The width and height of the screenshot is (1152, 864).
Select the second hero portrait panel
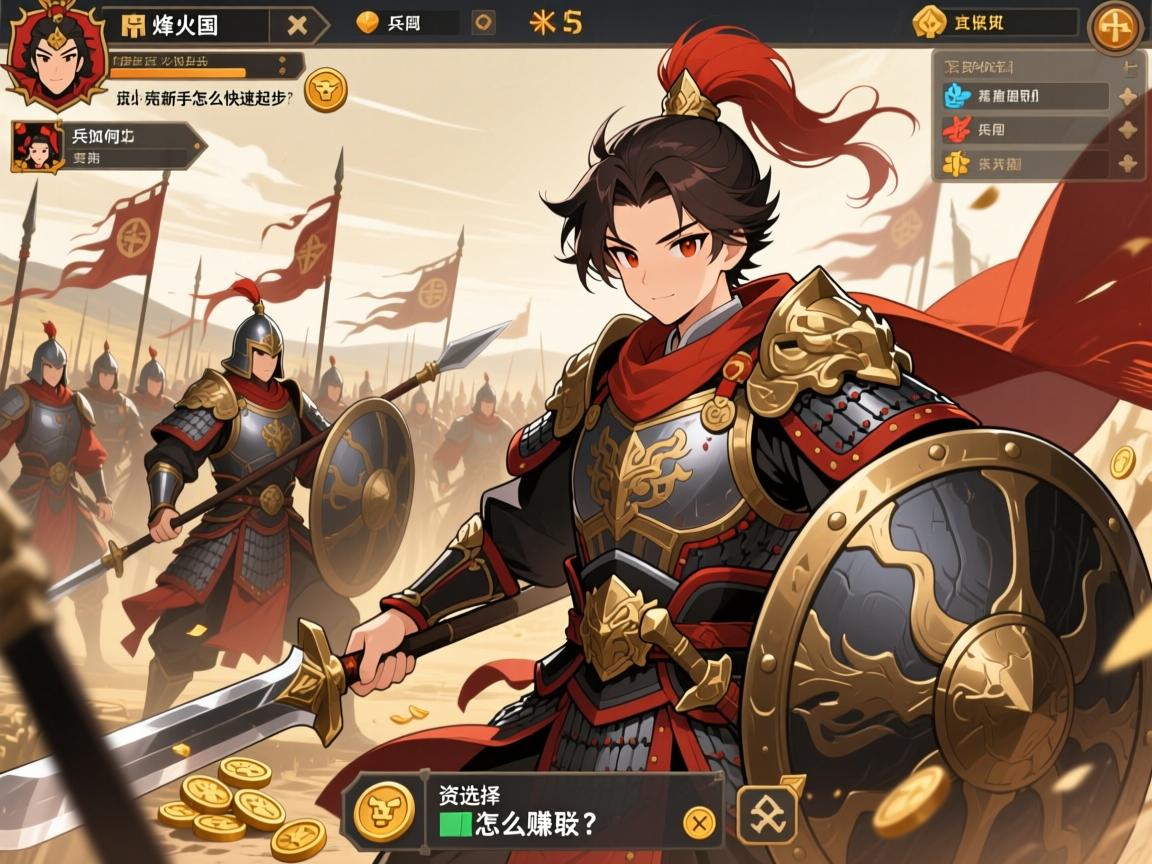(104, 146)
